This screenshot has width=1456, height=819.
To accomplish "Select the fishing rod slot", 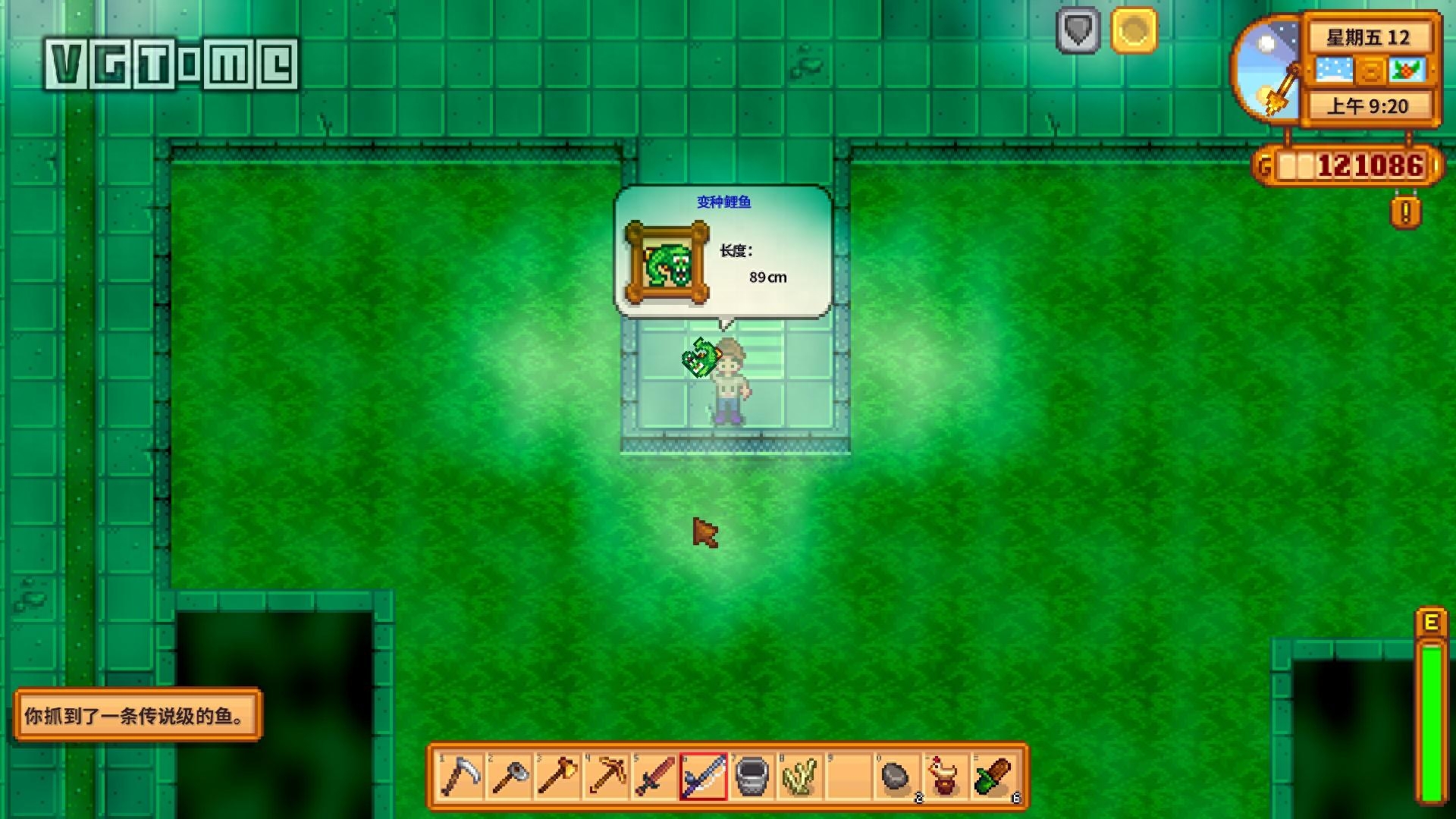I will [703, 777].
